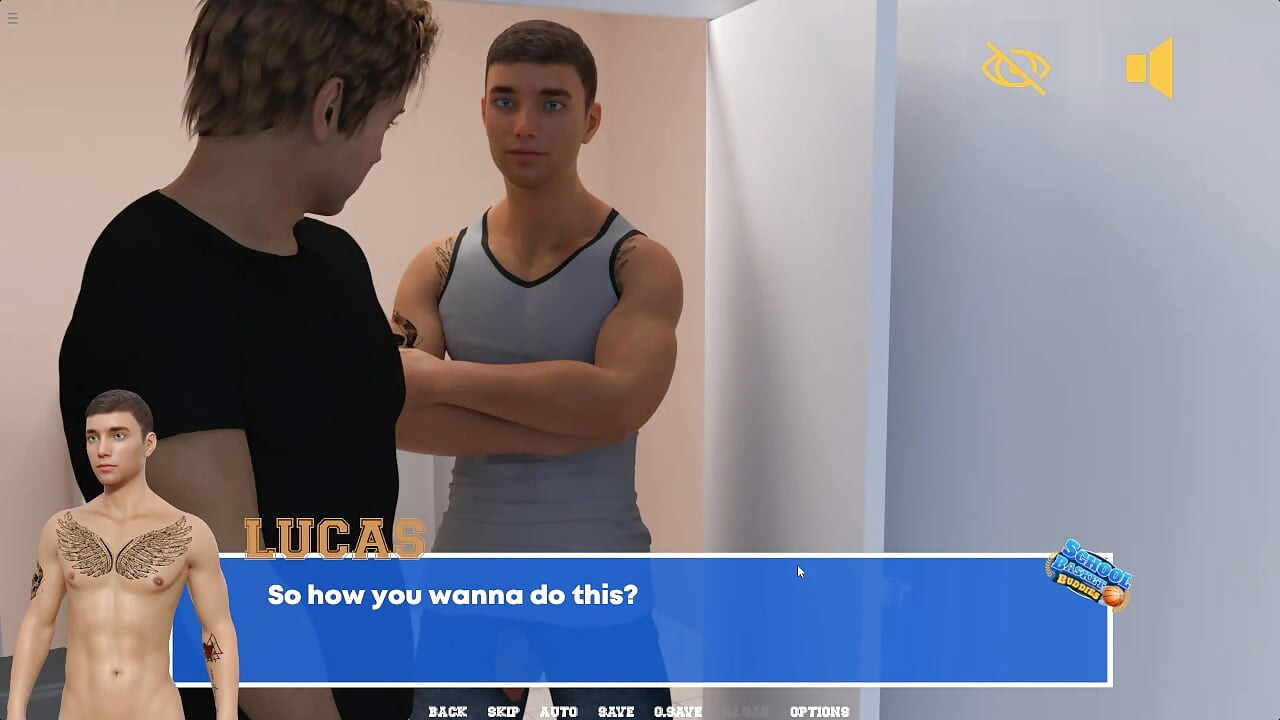Select SKIP in the bottom quick menu
1280x720 pixels.
point(503,711)
